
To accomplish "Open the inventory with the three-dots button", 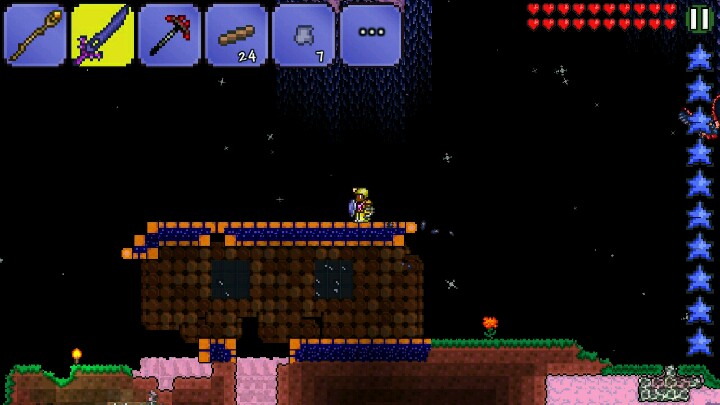I will 370,35.
